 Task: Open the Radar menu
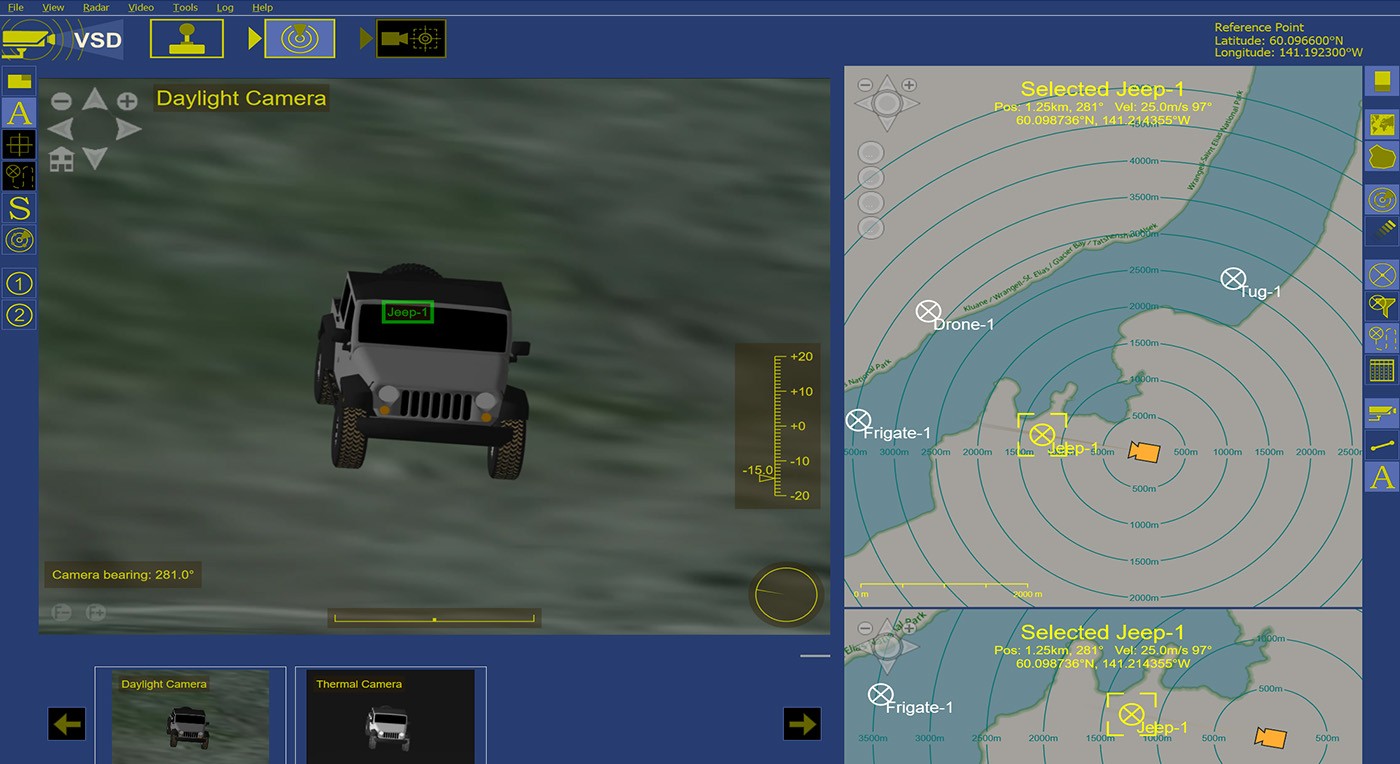pyautogui.click(x=95, y=7)
